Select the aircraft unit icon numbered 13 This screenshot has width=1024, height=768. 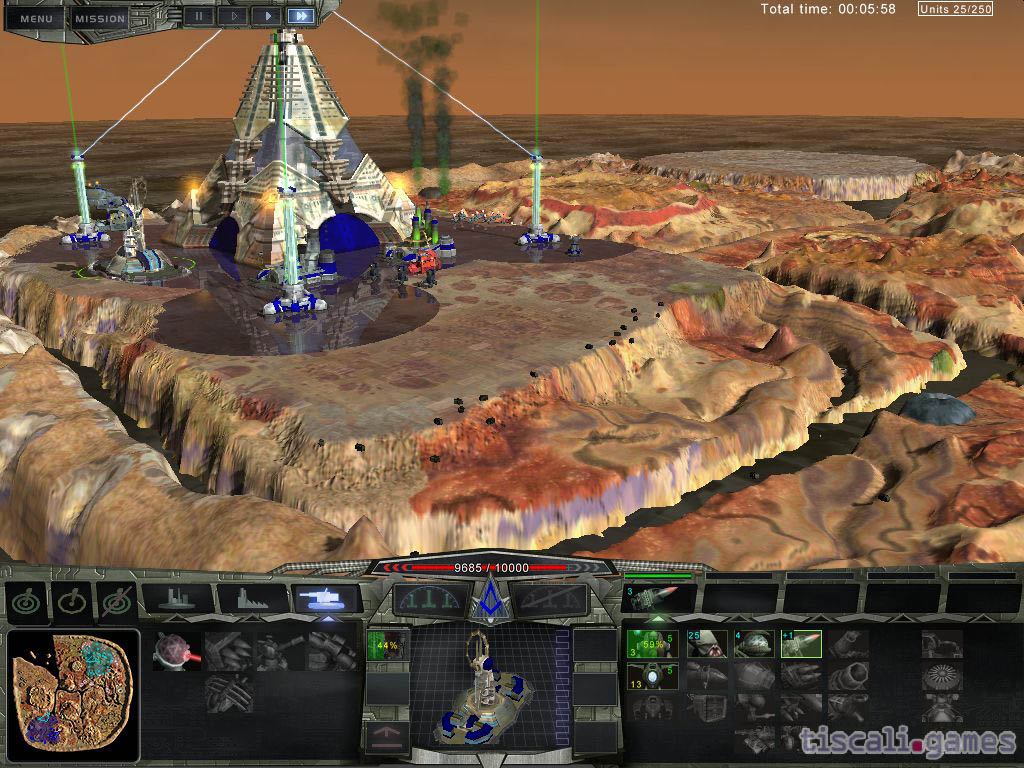[x=652, y=677]
